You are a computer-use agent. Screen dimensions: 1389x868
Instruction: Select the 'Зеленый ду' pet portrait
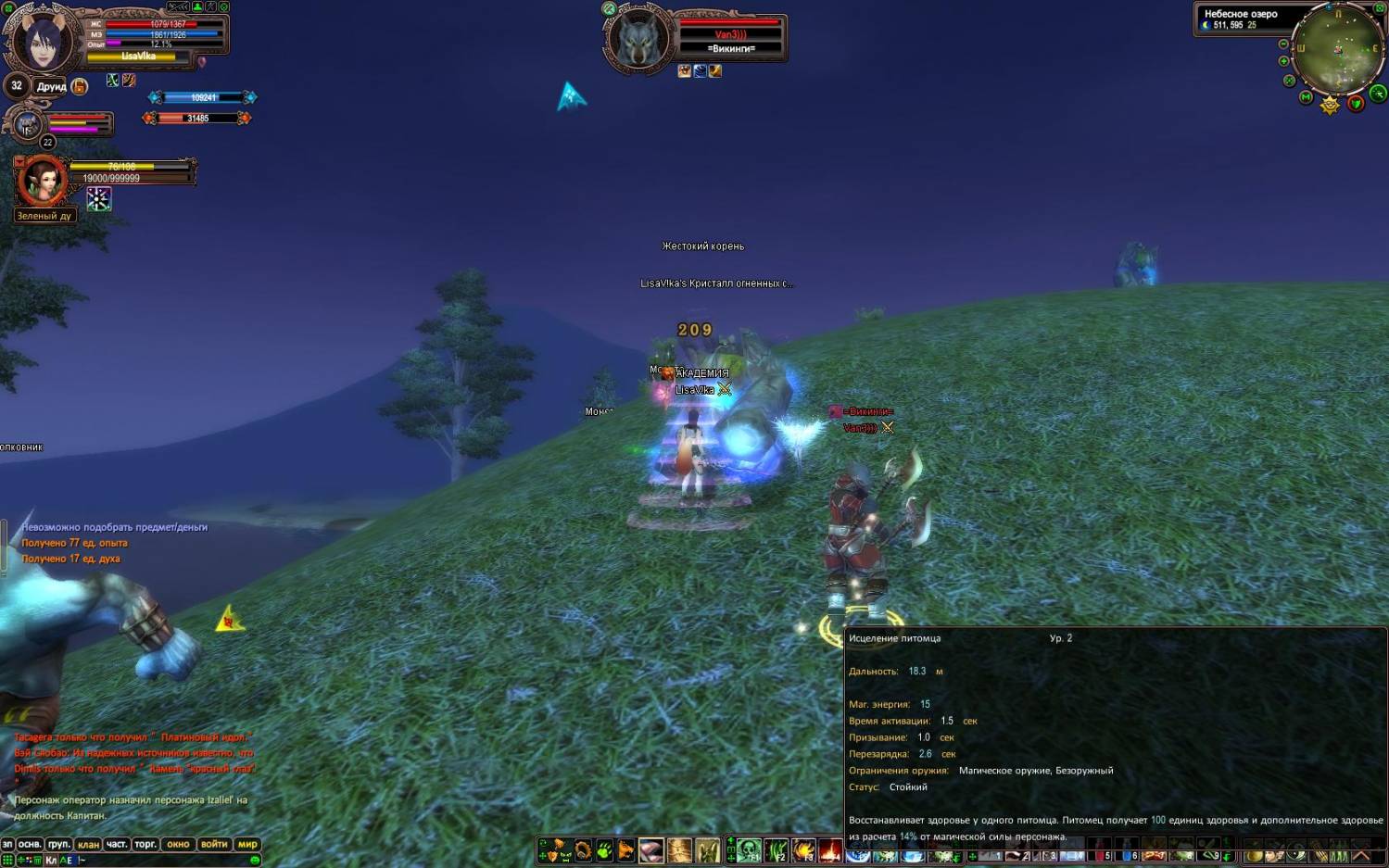point(43,181)
